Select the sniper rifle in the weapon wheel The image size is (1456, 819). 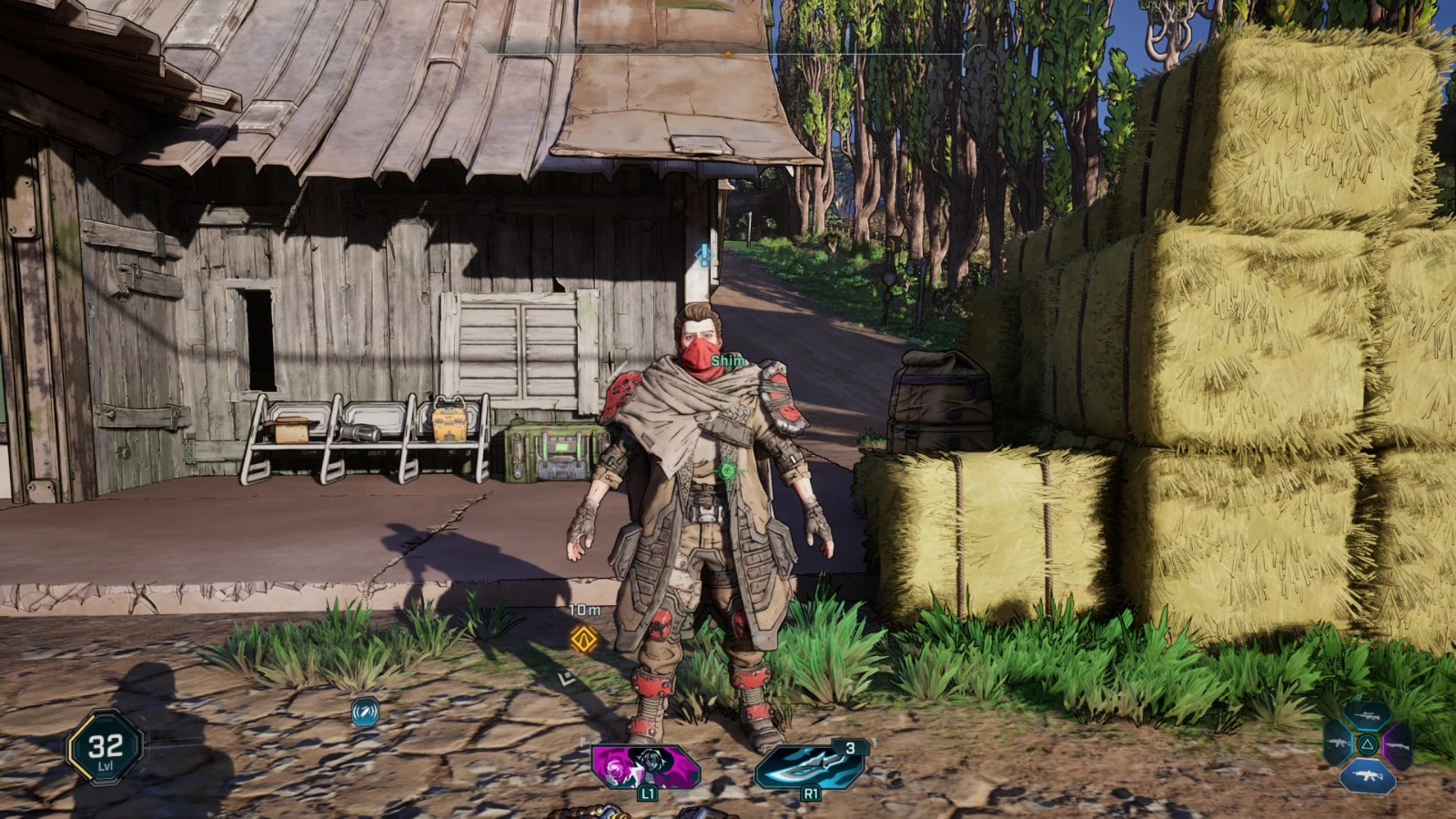[x=1368, y=715]
